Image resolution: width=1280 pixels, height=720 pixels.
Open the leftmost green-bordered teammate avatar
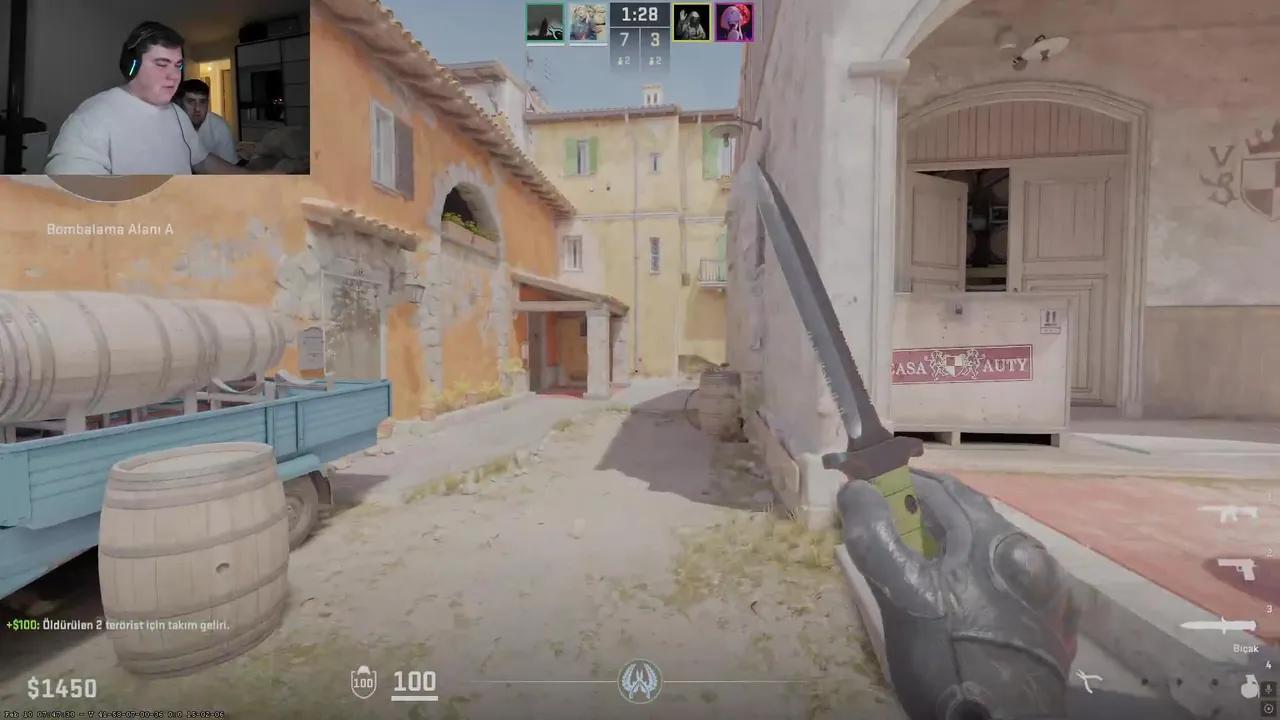click(546, 21)
